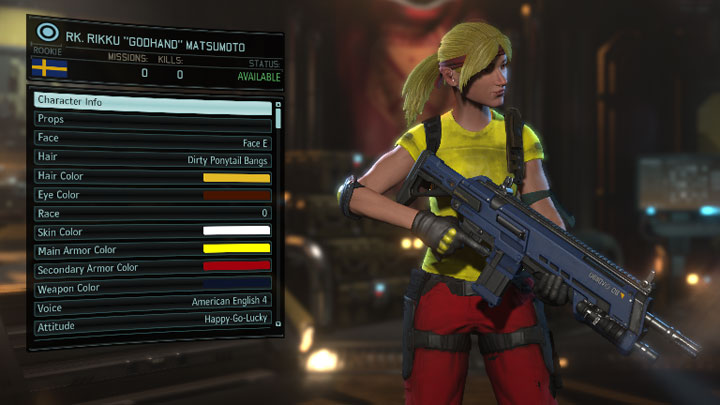
Task: Change the Main Armor Color swatch
Action: click(x=237, y=249)
